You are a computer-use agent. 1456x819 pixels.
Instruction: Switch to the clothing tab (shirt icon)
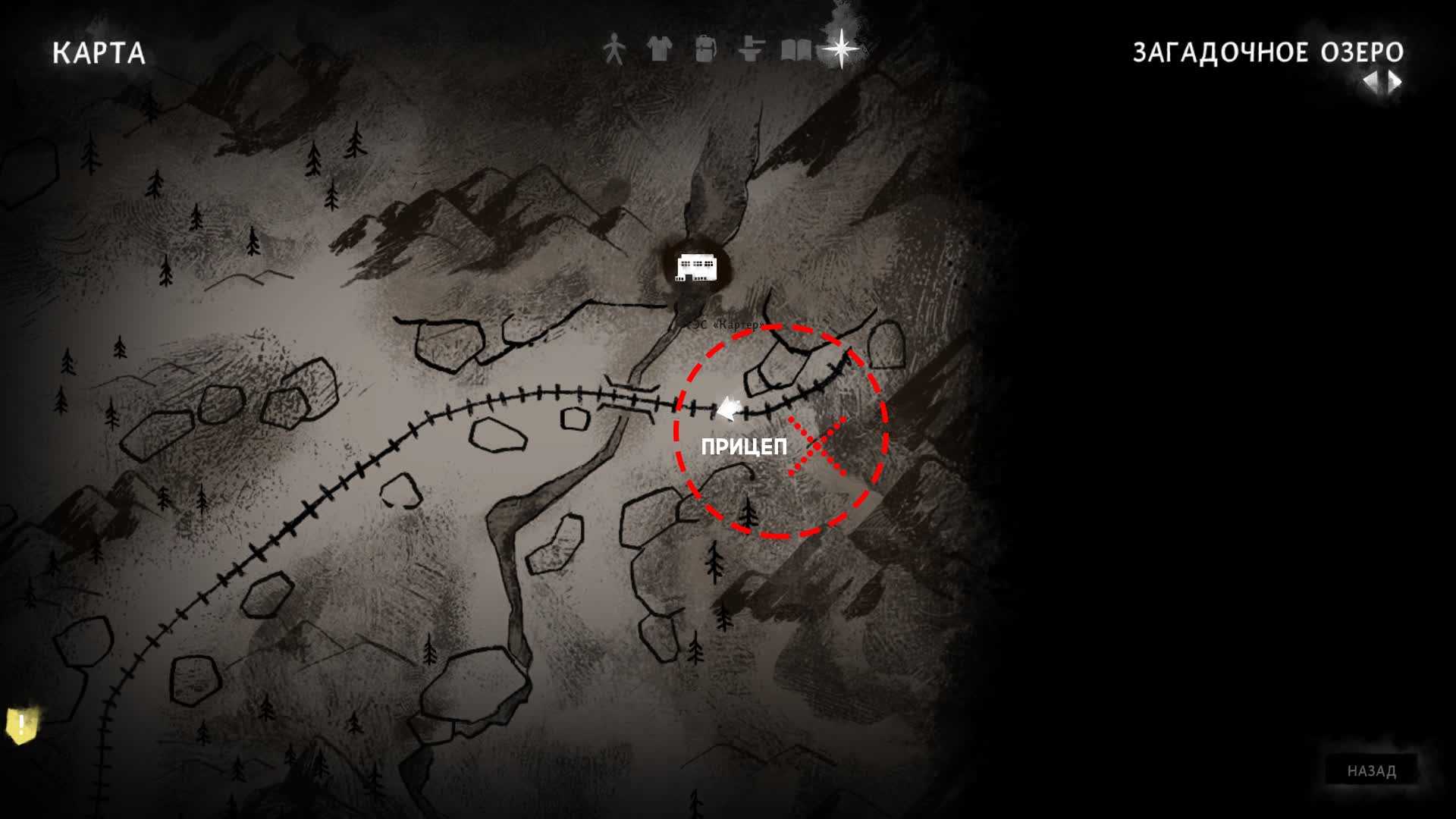click(660, 50)
